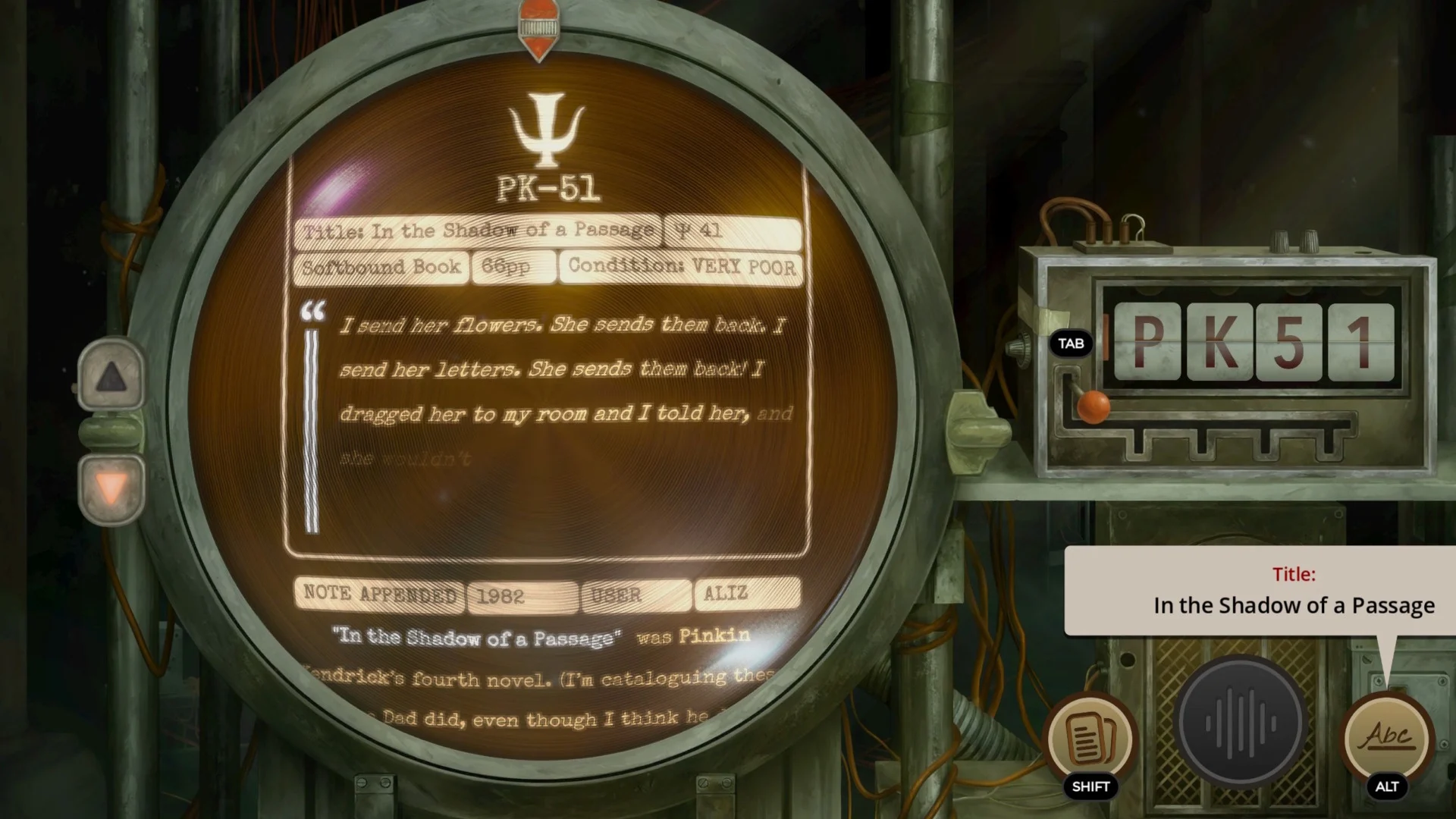The image size is (1456, 819).
Task: Pull the orange ball lever
Action: pos(1093,406)
